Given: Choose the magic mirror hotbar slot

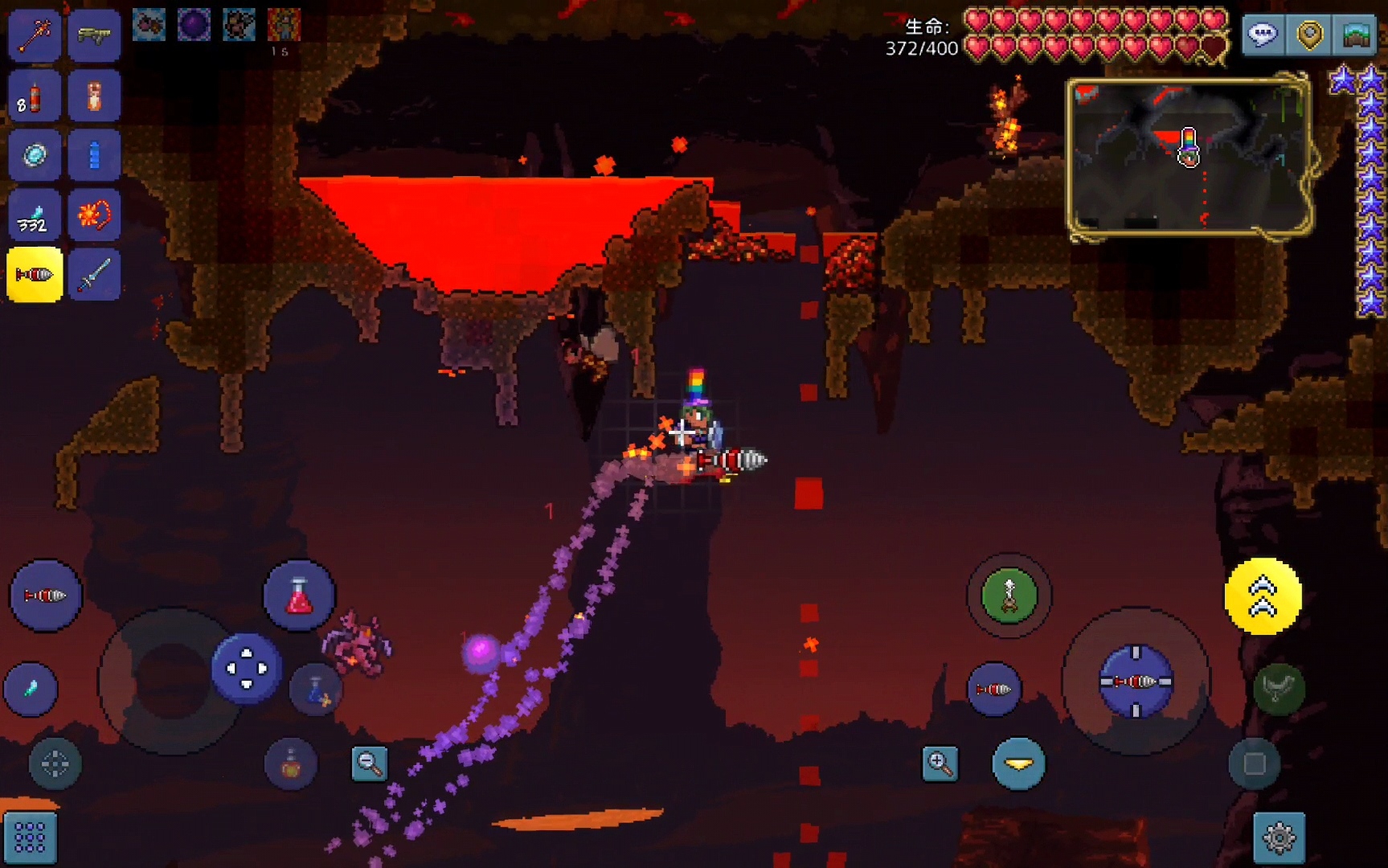Looking at the screenshot, I should [34, 155].
